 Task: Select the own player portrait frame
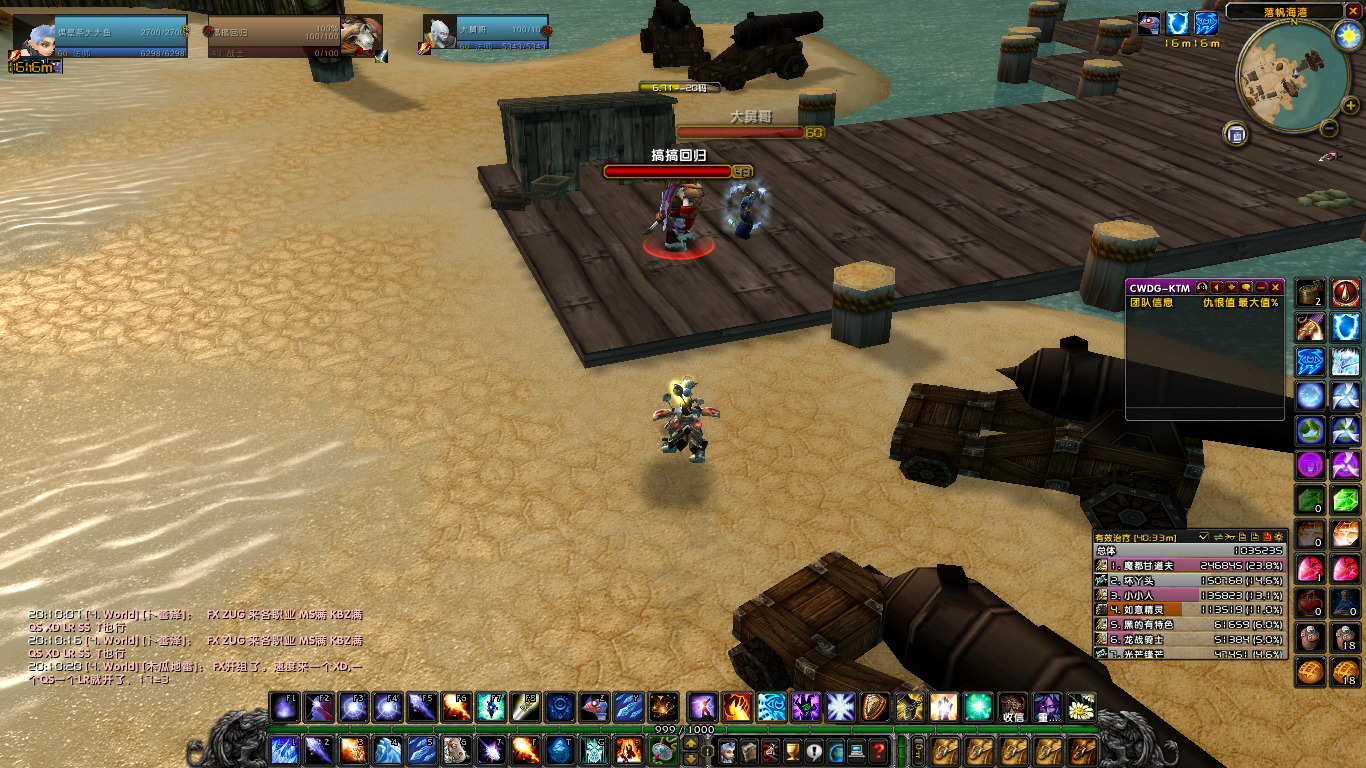coord(33,42)
